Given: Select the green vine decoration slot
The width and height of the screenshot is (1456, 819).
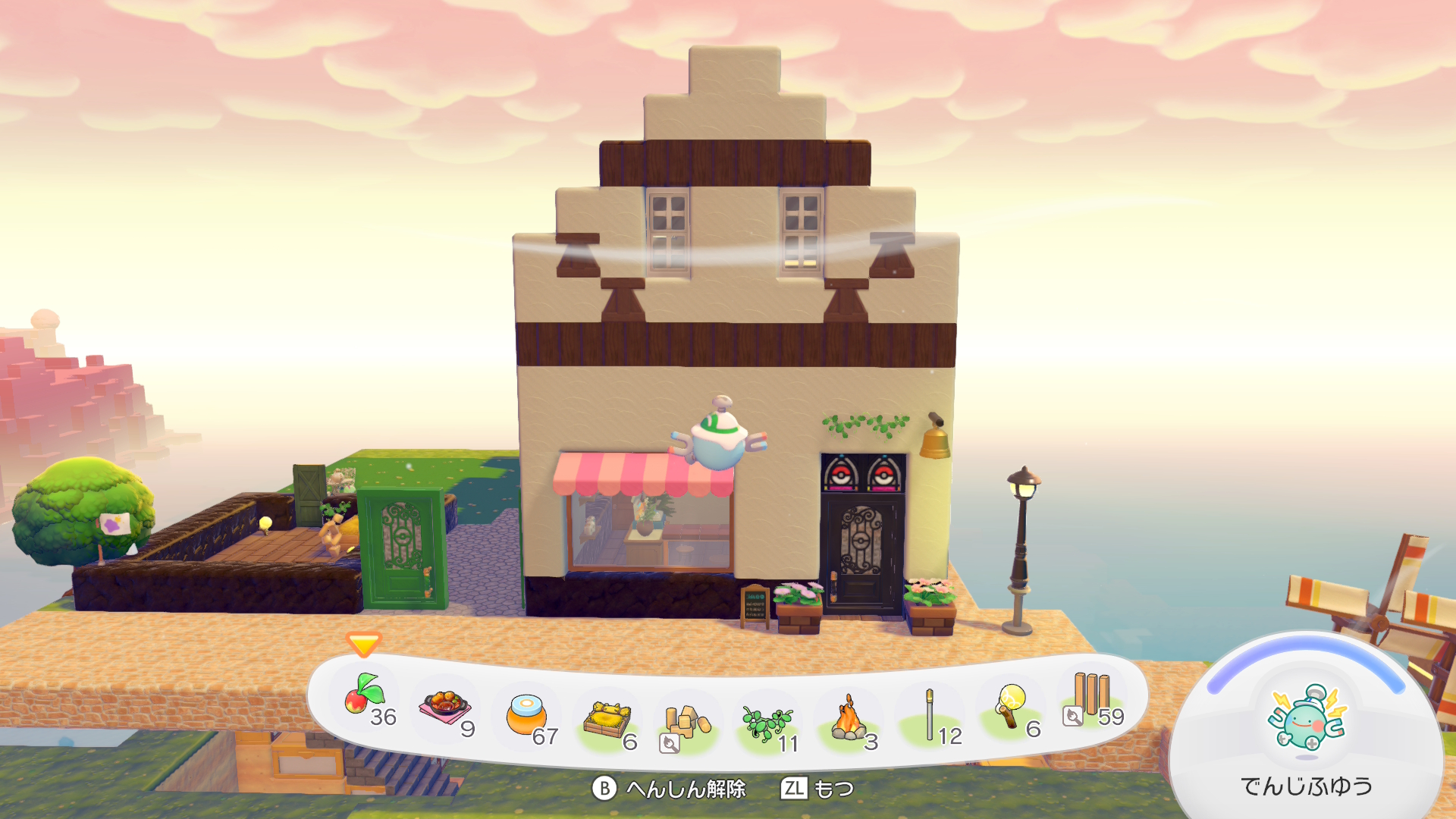Looking at the screenshot, I should pyautogui.click(x=767, y=723).
